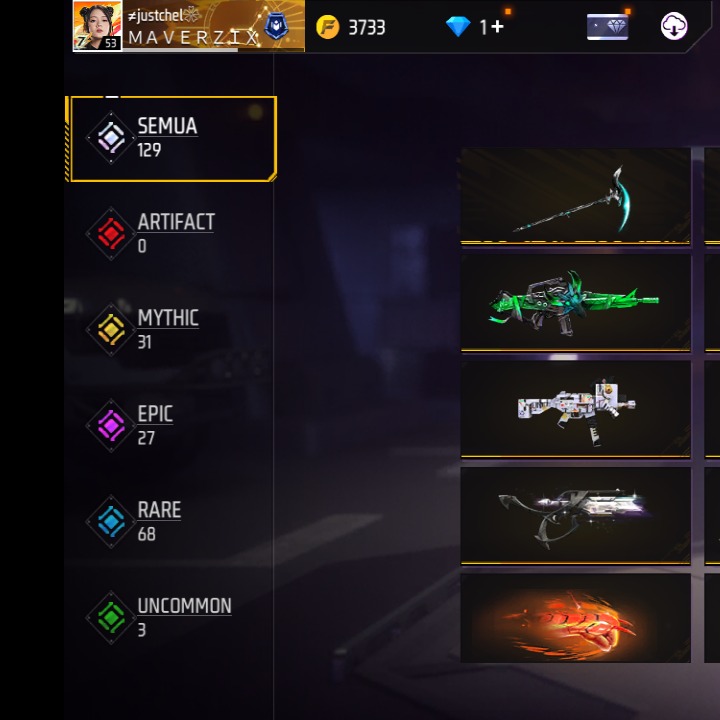Open the orange flaming item tile
Screen dimensions: 720x720
click(x=575, y=618)
